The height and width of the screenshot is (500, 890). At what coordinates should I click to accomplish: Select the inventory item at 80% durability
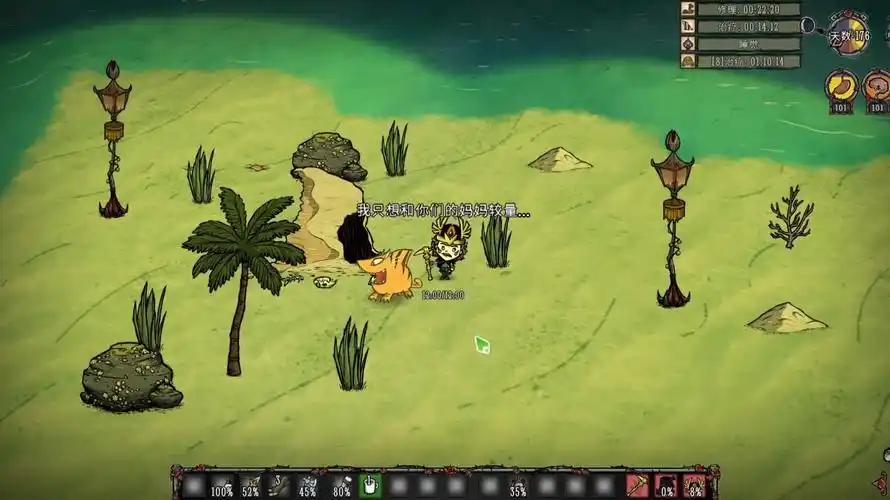pos(340,486)
